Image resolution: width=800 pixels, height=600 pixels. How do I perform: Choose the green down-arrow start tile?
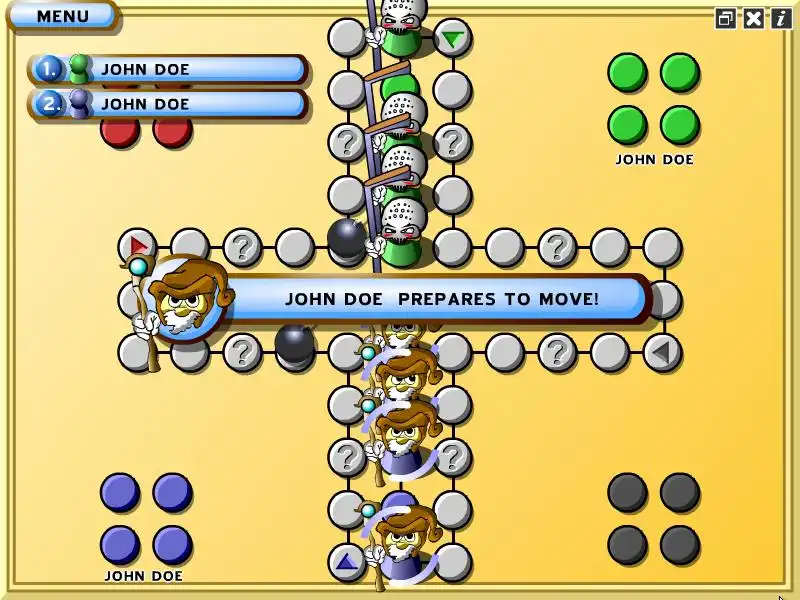[x=453, y=39]
